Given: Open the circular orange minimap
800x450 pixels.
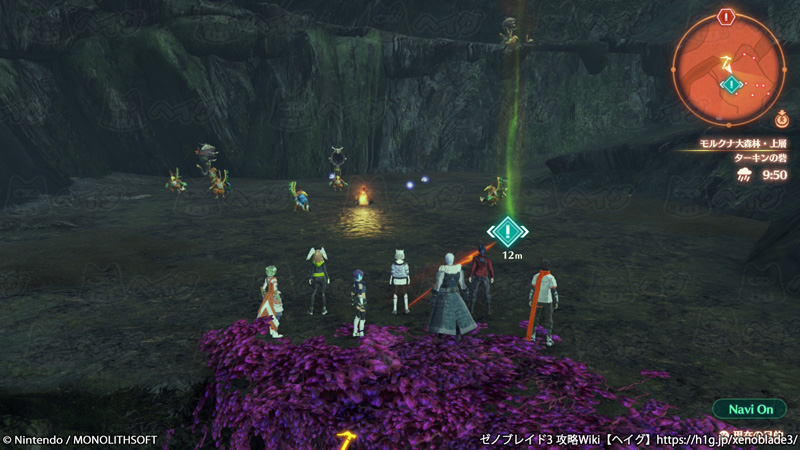Looking at the screenshot, I should tap(727, 70).
